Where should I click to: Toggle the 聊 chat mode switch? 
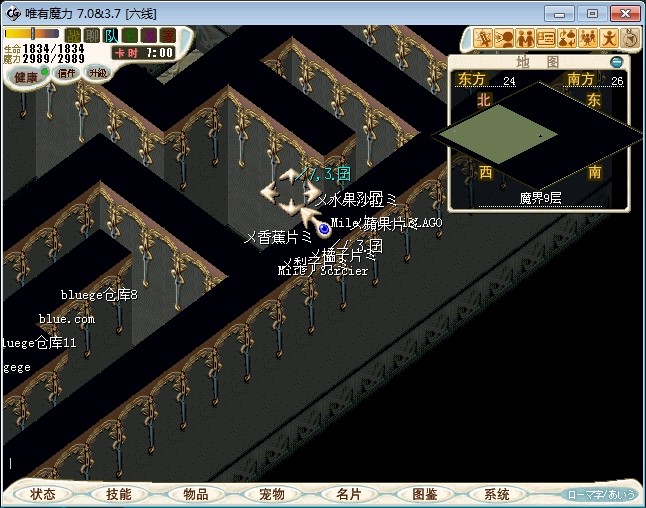[x=91, y=35]
